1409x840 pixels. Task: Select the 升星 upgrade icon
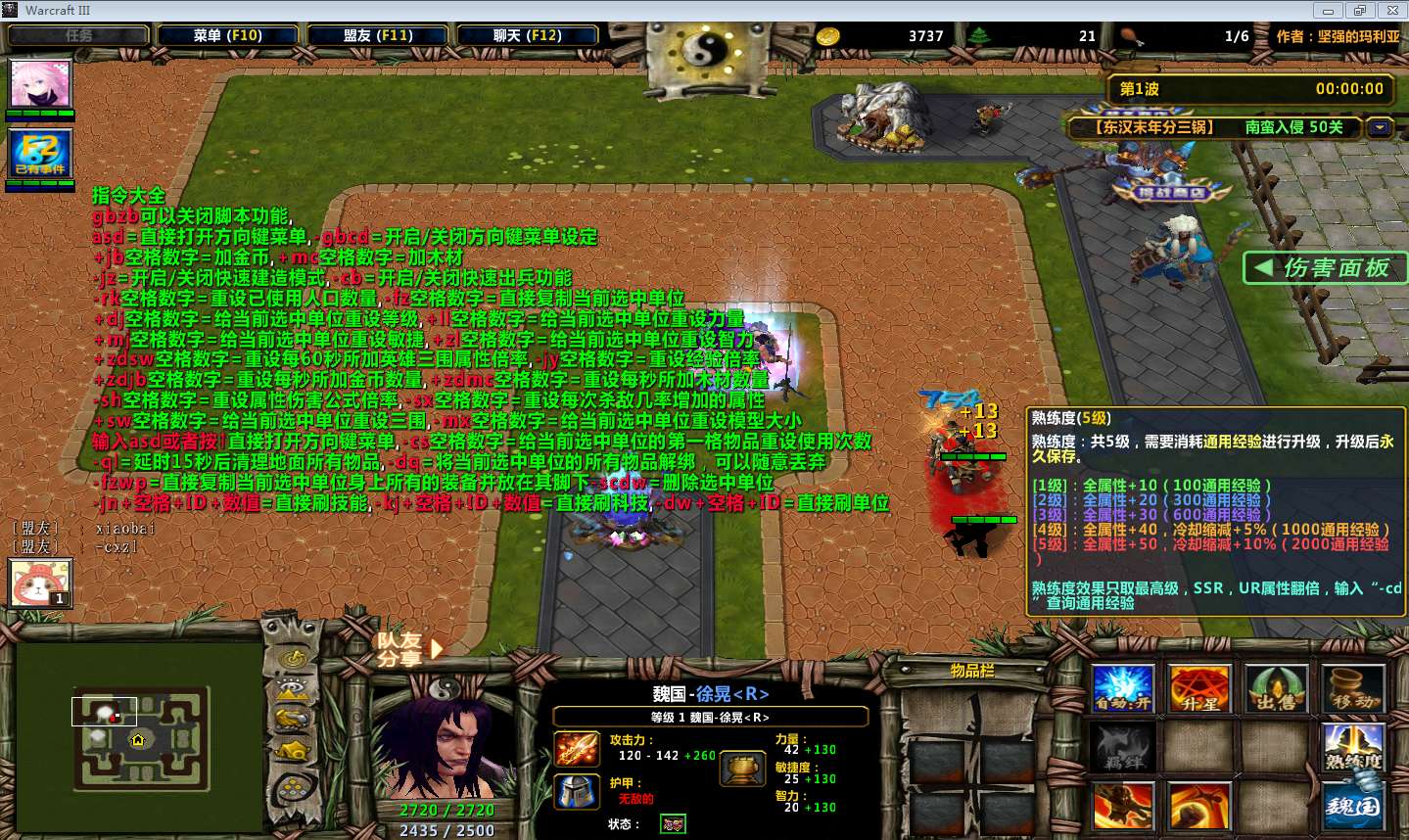click(1199, 688)
